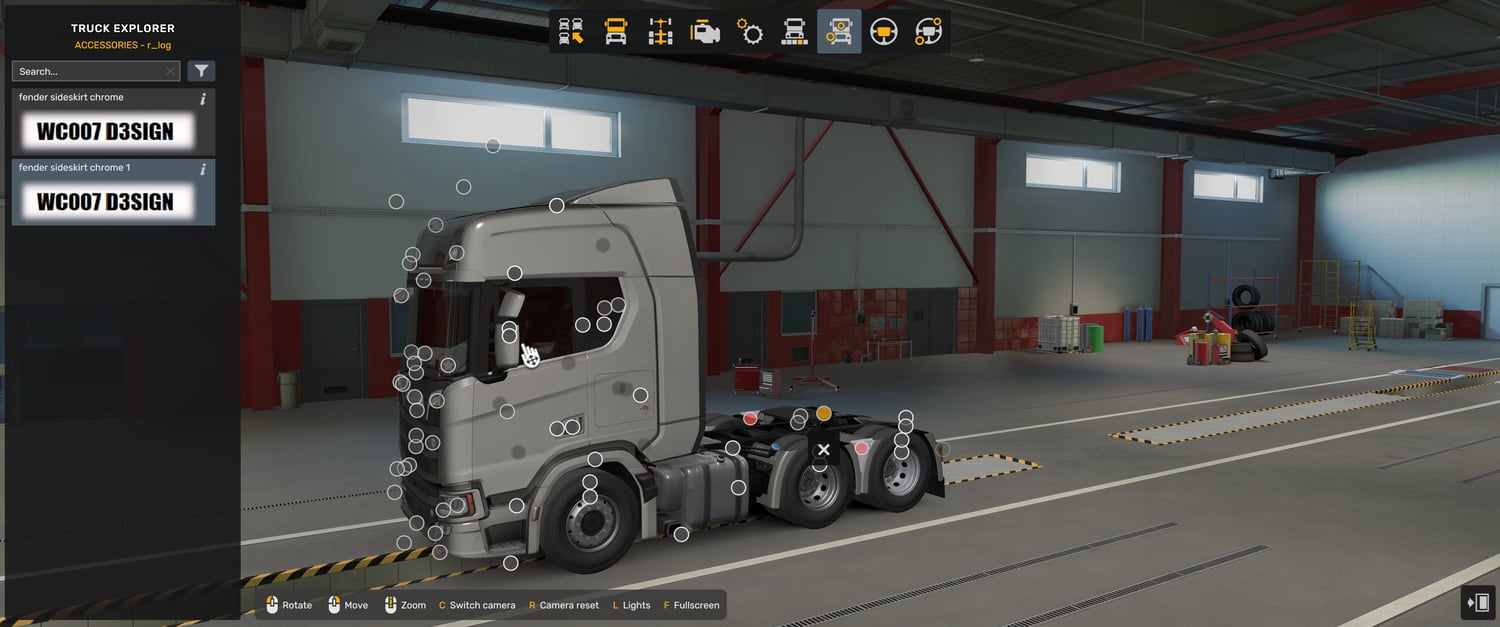Open the accessory filter funnel button
This screenshot has width=1500, height=627.
tap(201, 71)
